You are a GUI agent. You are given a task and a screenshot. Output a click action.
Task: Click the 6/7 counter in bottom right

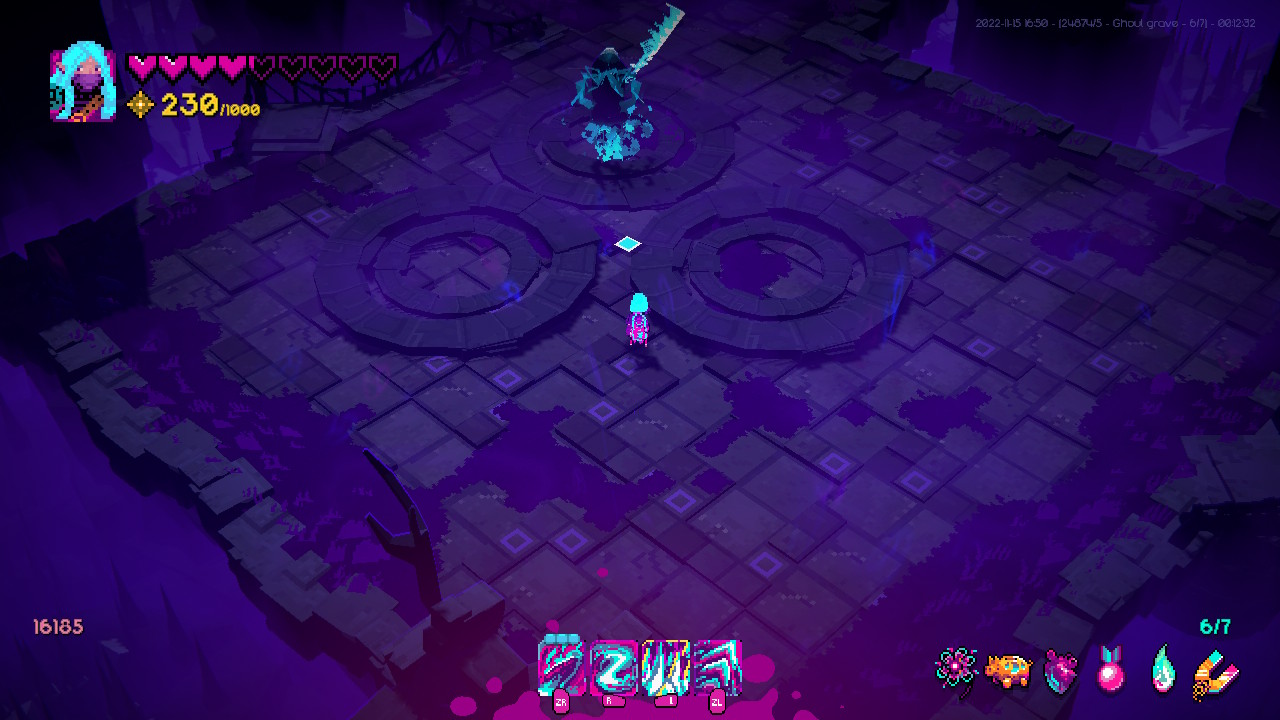pos(1216,627)
